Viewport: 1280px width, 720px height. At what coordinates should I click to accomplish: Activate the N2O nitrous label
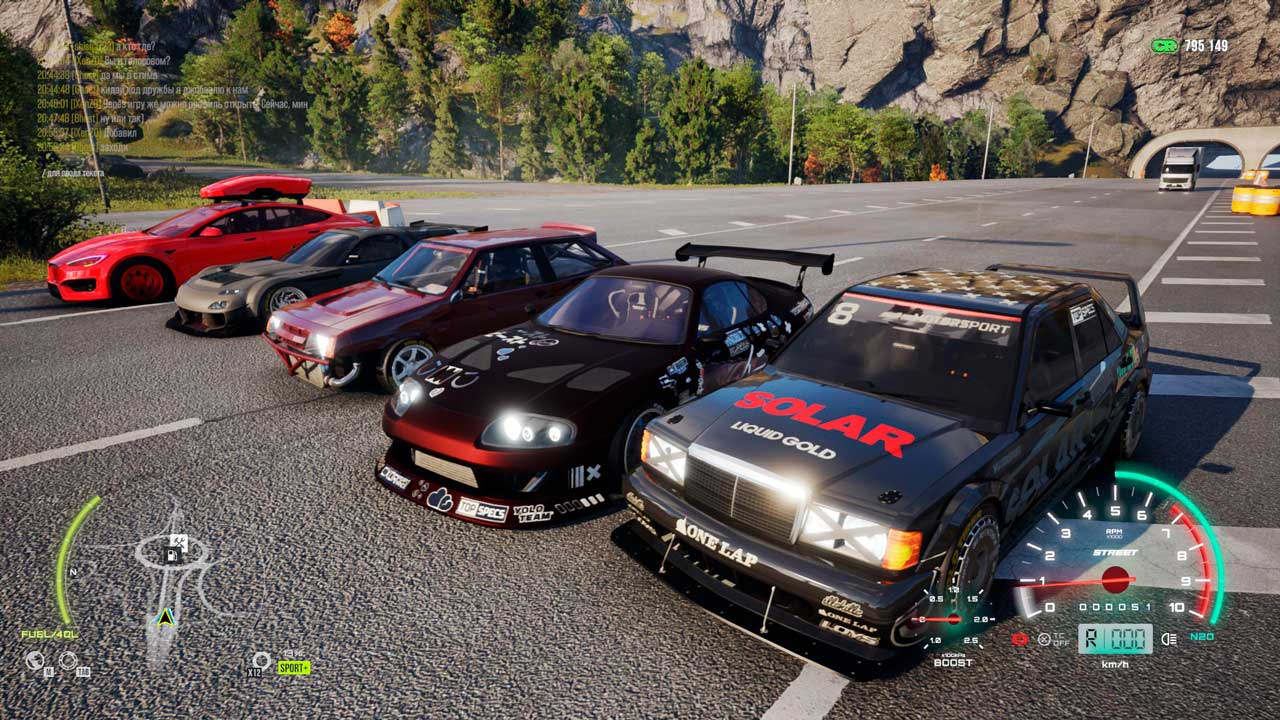point(1202,636)
